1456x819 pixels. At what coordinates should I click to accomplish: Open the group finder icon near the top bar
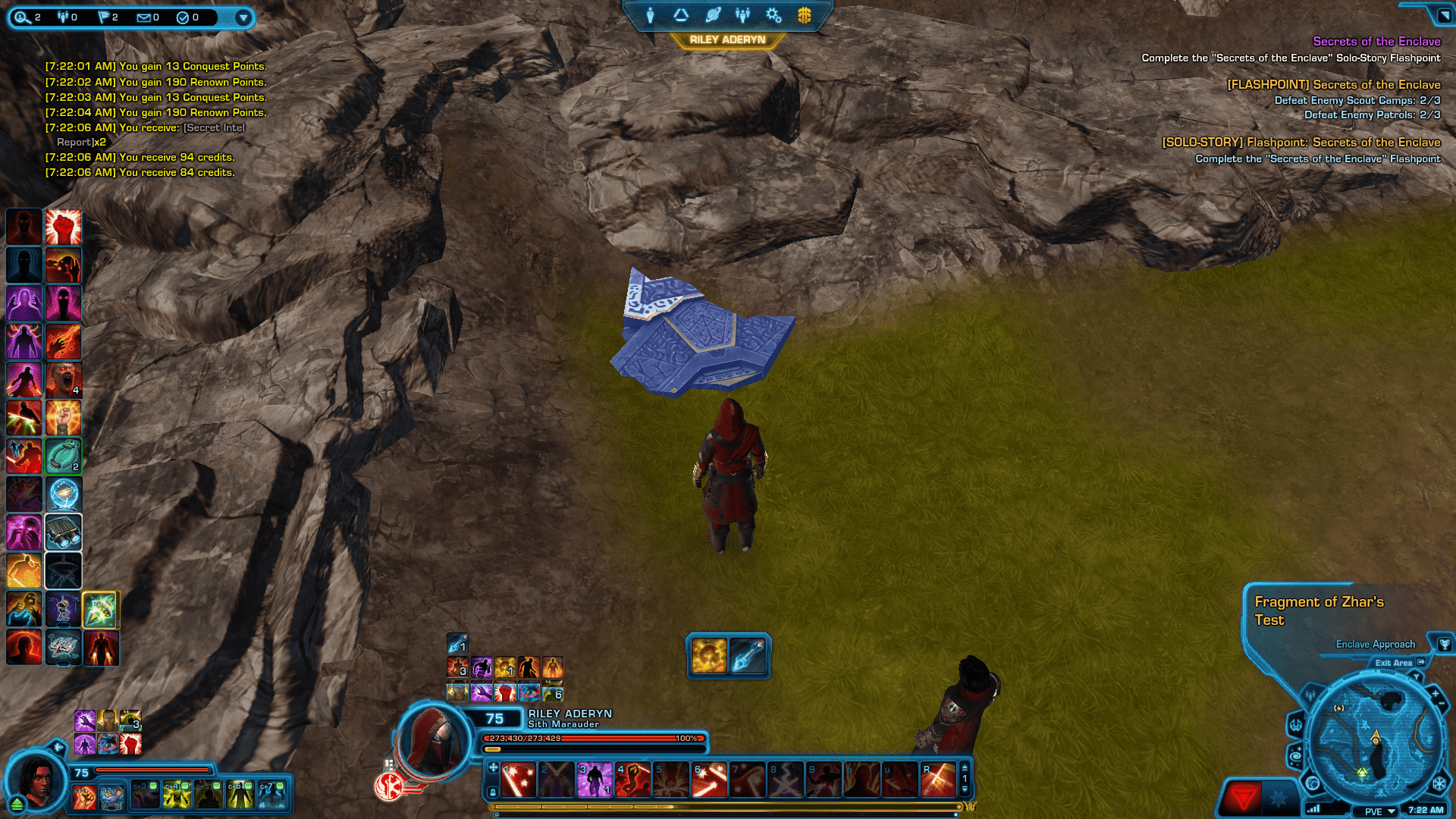(742, 14)
